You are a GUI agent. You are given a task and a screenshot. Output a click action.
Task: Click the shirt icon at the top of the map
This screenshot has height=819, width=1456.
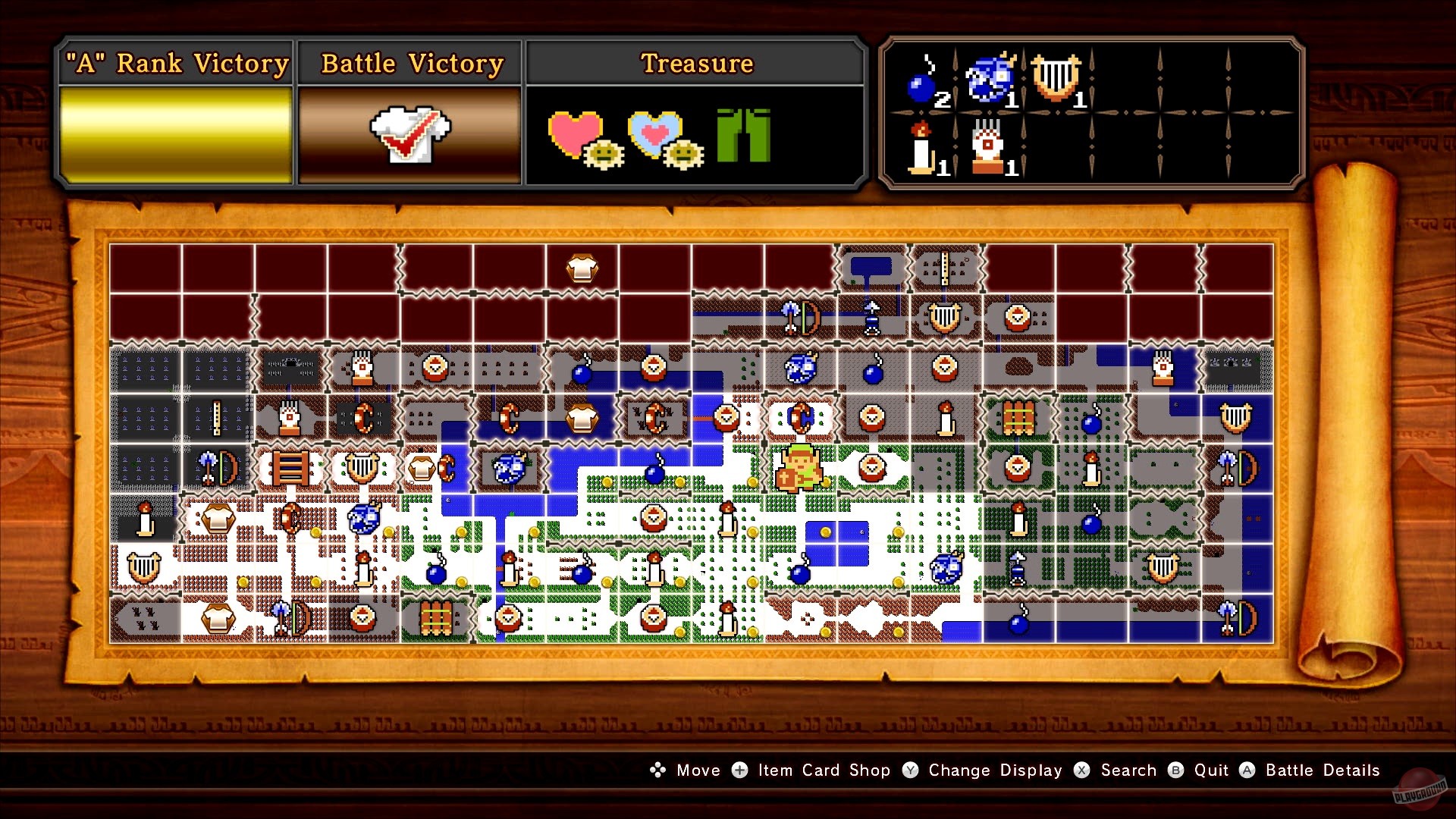coord(582,269)
